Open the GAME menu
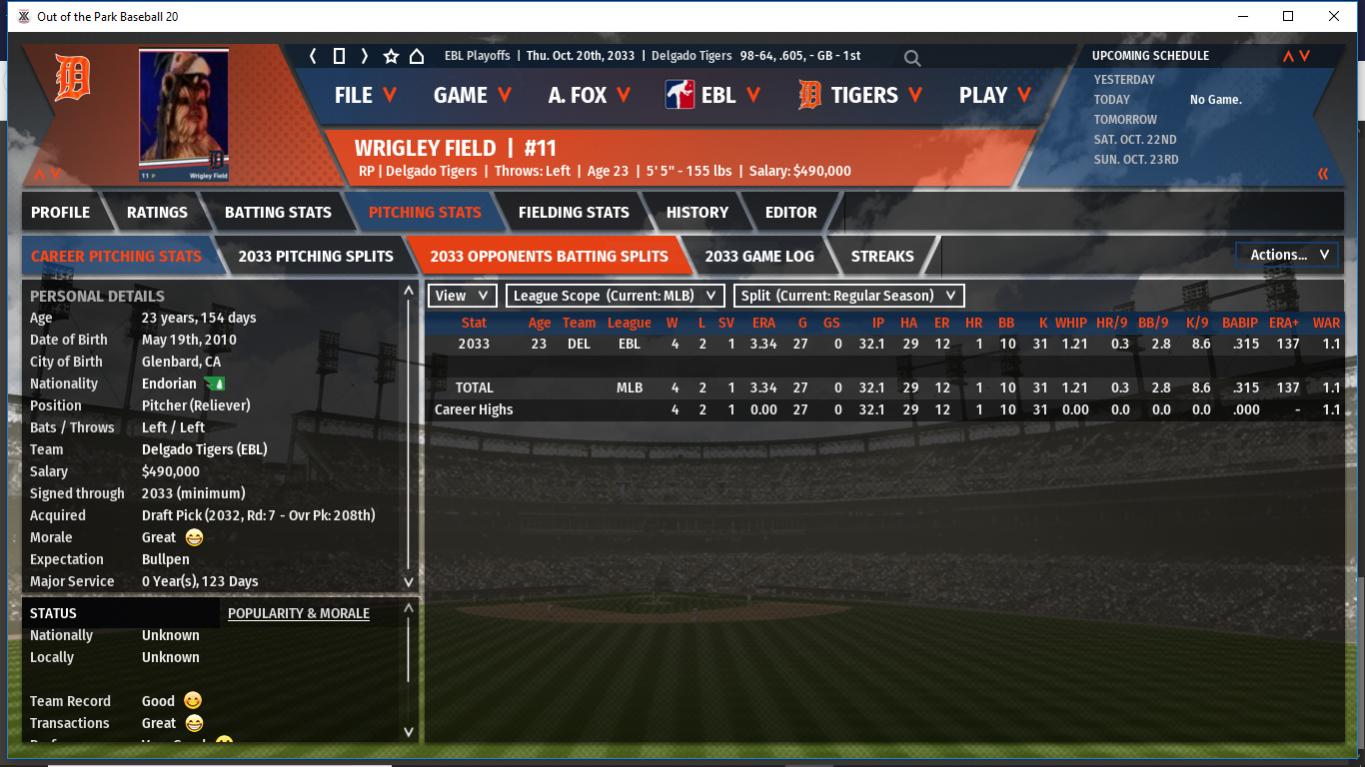Viewport: 1365px width, 767px height. tap(472, 95)
